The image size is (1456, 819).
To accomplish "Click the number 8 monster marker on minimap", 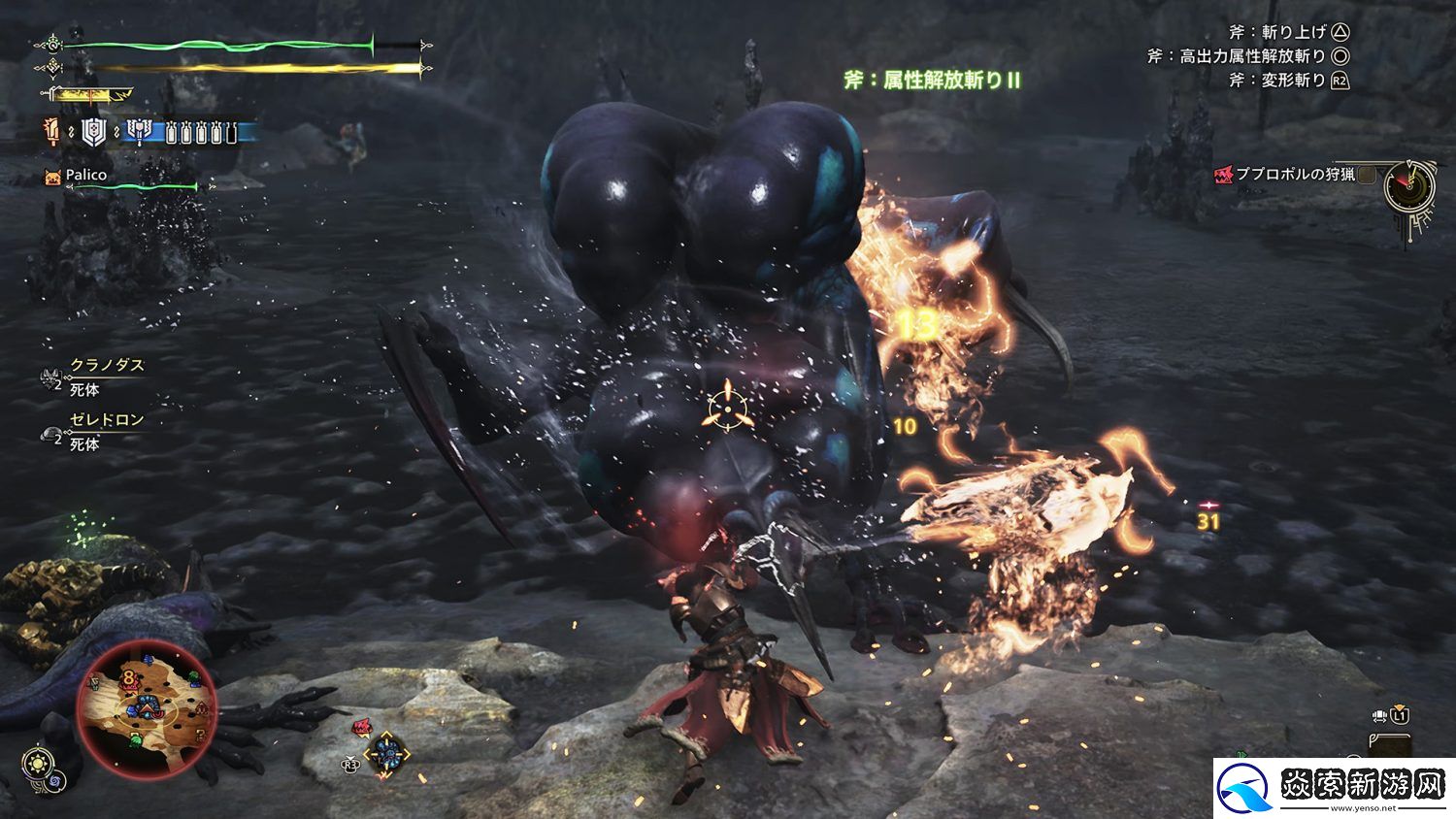I will click(128, 676).
